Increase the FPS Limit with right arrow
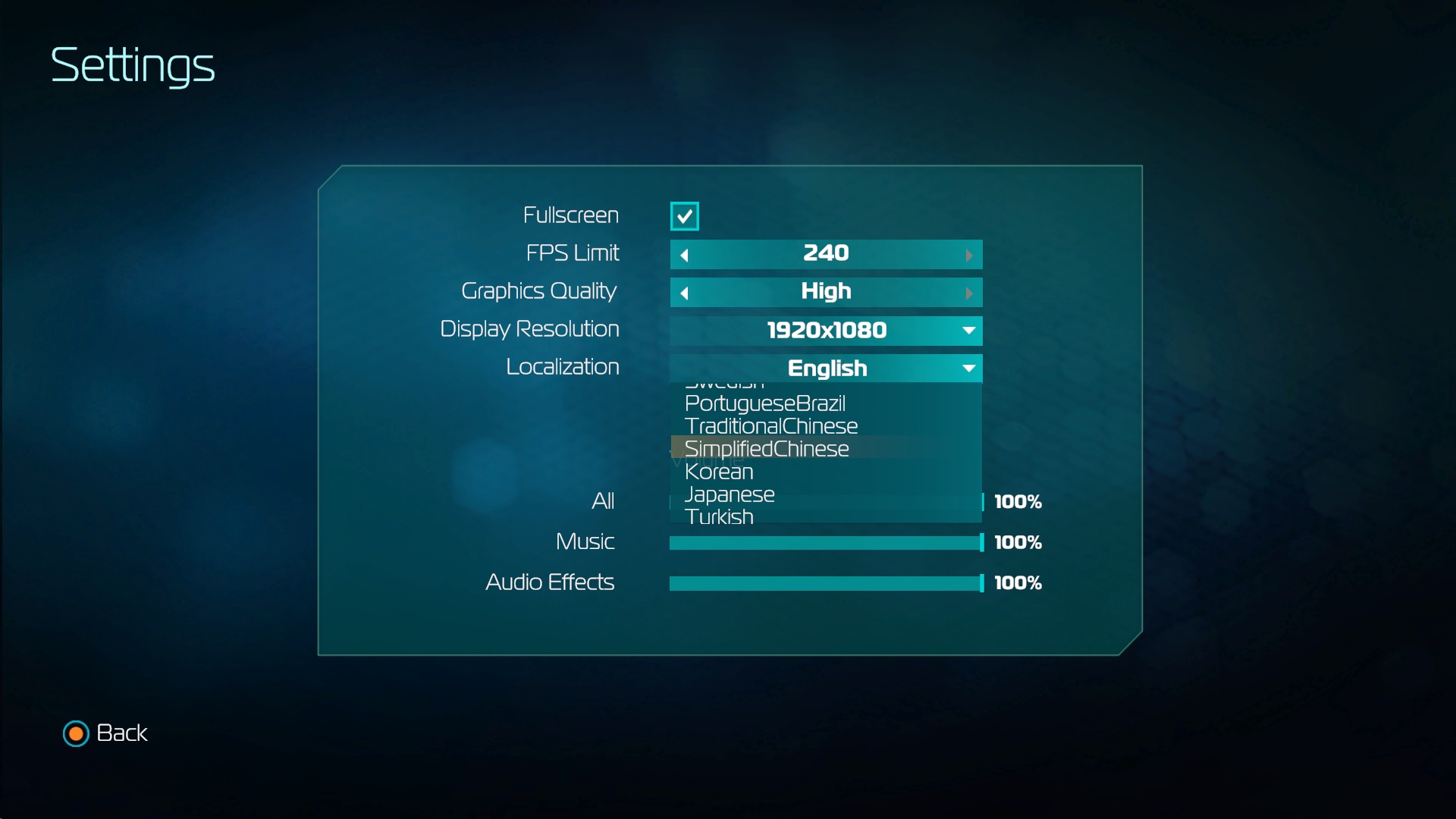 pos(968,255)
